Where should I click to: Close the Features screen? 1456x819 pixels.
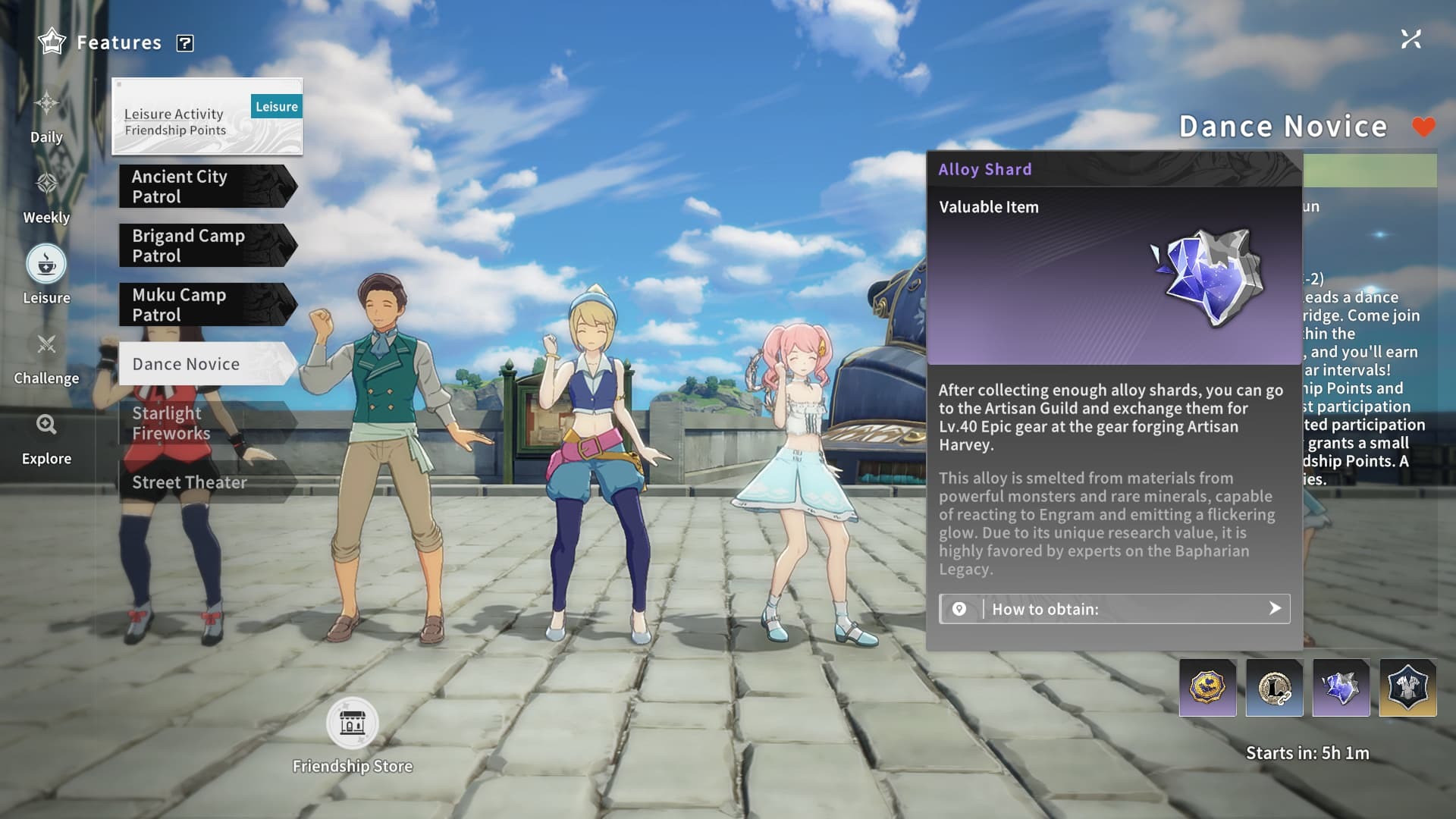click(x=1410, y=39)
